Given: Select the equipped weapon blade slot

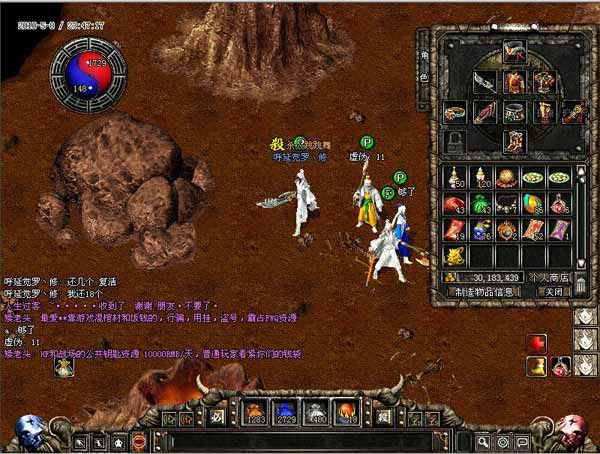Looking at the screenshot, I should [485, 82].
